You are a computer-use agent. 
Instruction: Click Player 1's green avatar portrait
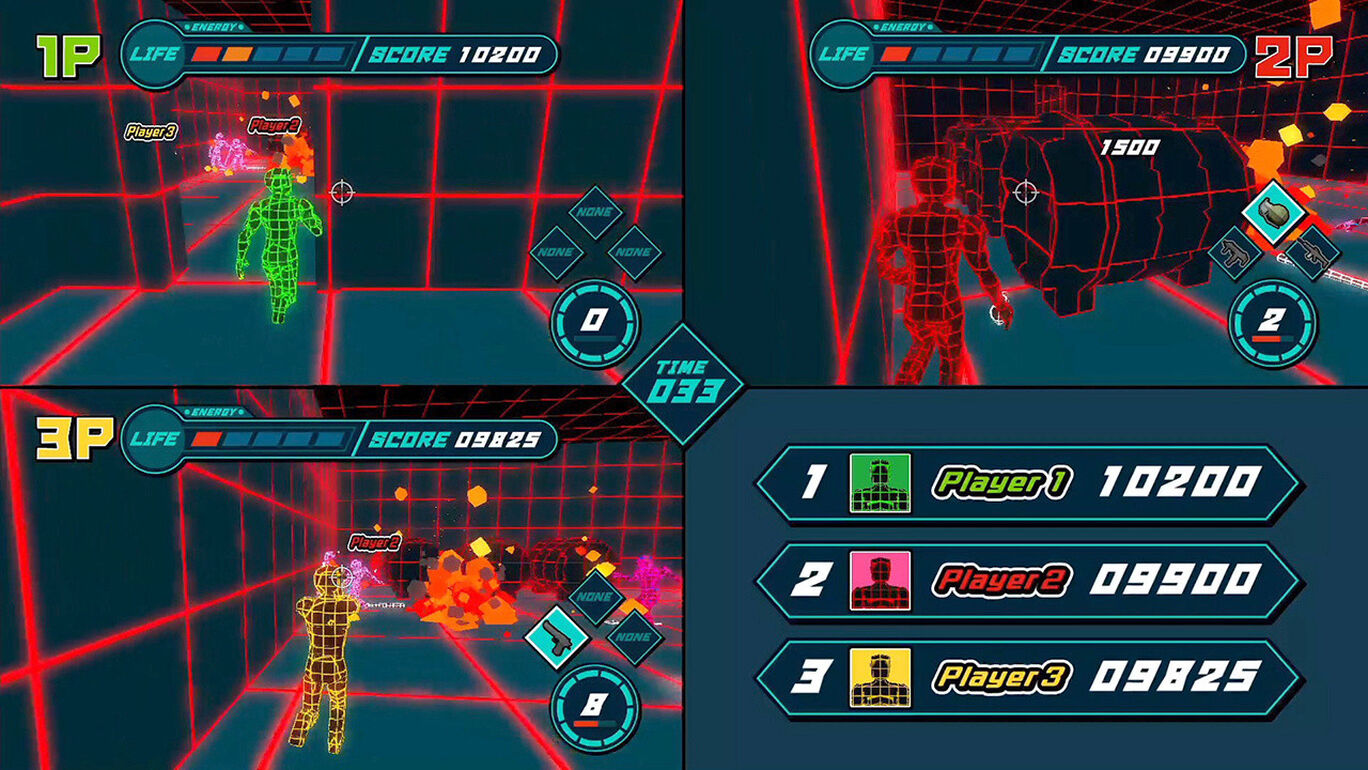[880, 484]
